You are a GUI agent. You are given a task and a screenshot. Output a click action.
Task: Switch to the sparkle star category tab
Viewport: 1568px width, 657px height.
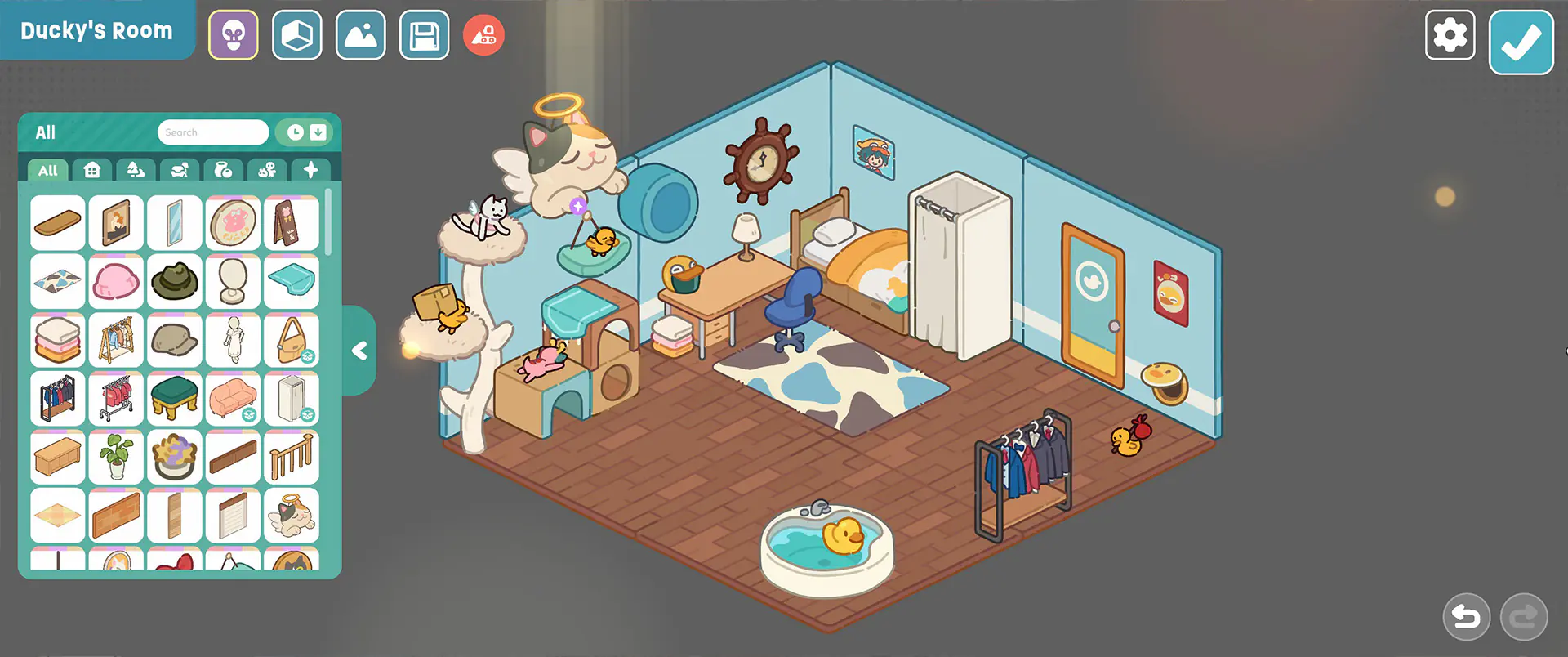pos(310,170)
